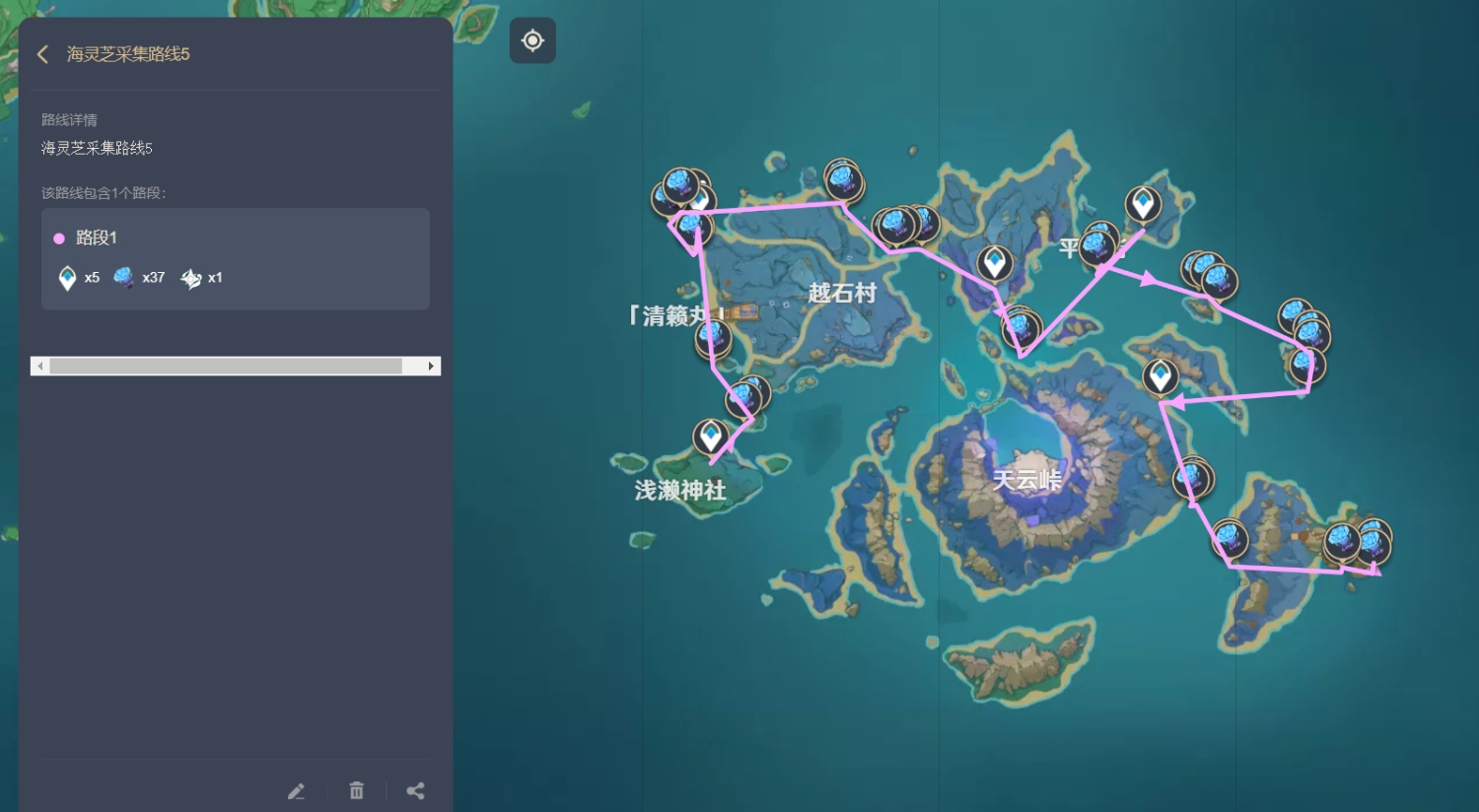Open the 路段1 segment card
Screen dimensions: 1479x812
coord(235,258)
